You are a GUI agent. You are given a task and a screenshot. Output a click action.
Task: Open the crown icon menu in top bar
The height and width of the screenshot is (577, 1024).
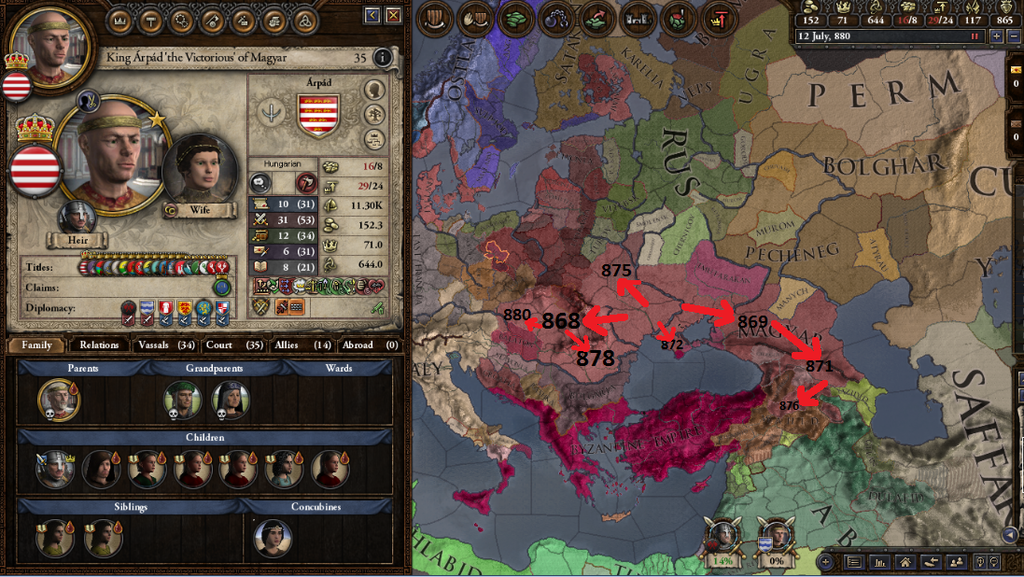pyautogui.click(x=119, y=19)
